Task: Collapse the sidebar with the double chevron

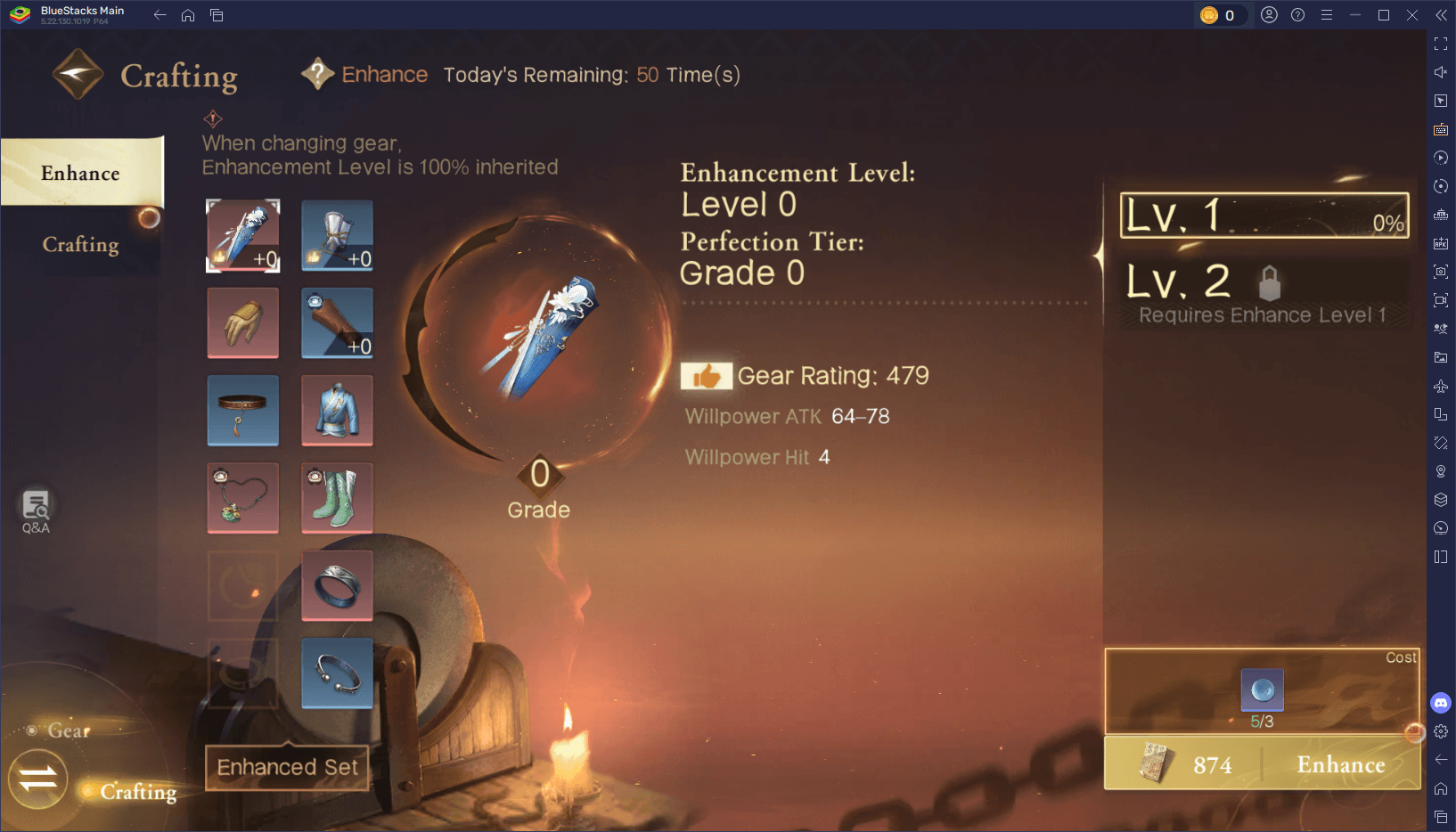Action: [1441, 14]
